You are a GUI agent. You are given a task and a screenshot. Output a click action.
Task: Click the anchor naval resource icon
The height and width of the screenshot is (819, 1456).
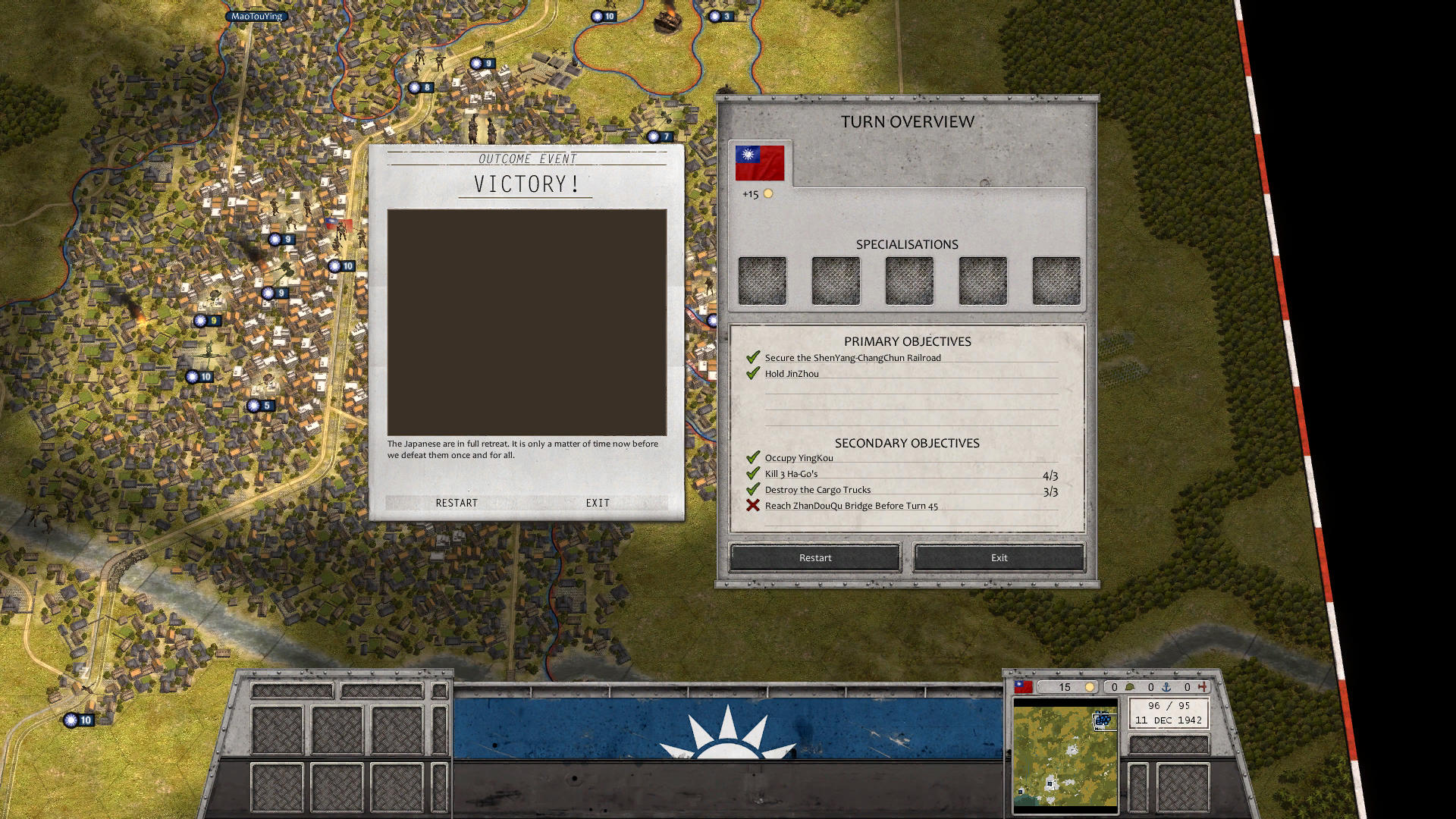click(x=1166, y=687)
